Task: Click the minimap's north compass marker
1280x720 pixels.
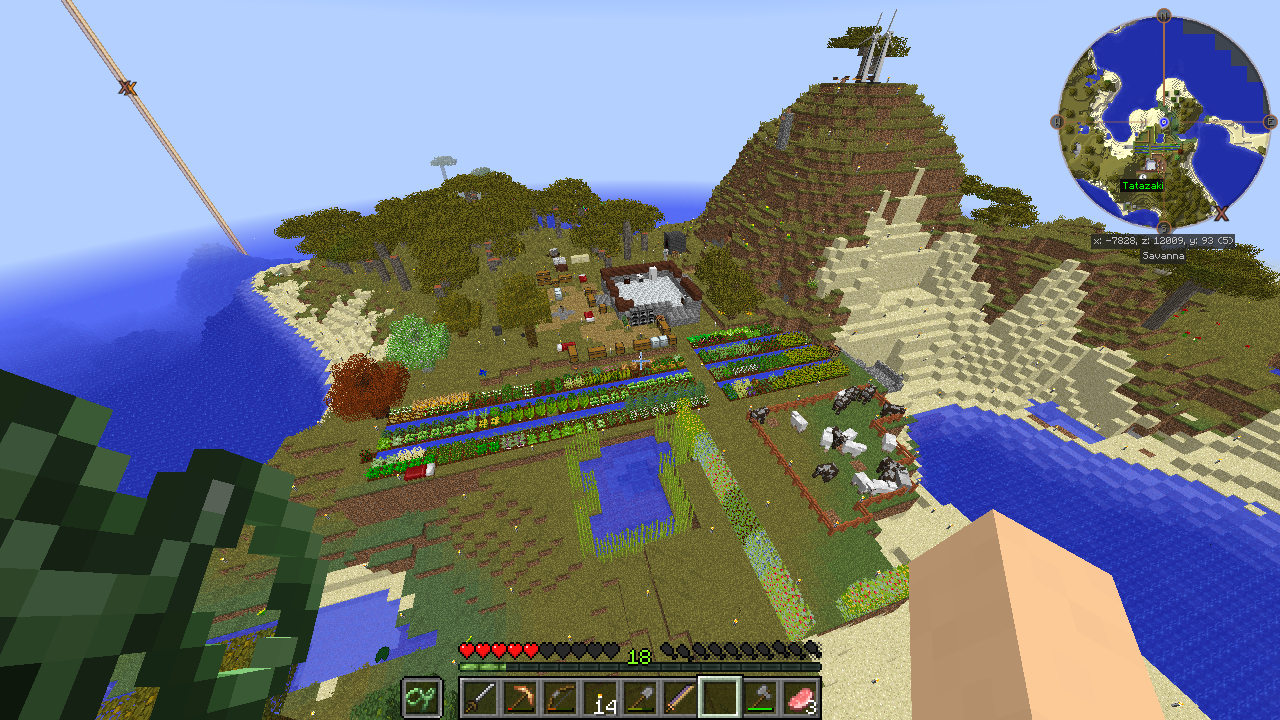Action: click(1164, 15)
